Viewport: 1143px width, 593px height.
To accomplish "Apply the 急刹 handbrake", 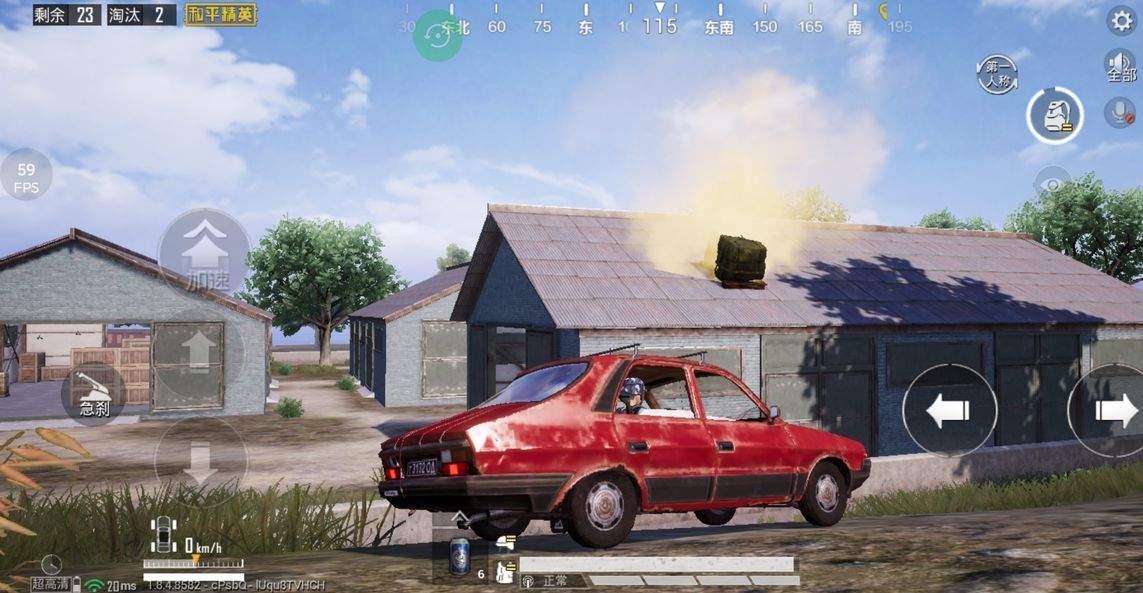I will click(x=94, y=396).
